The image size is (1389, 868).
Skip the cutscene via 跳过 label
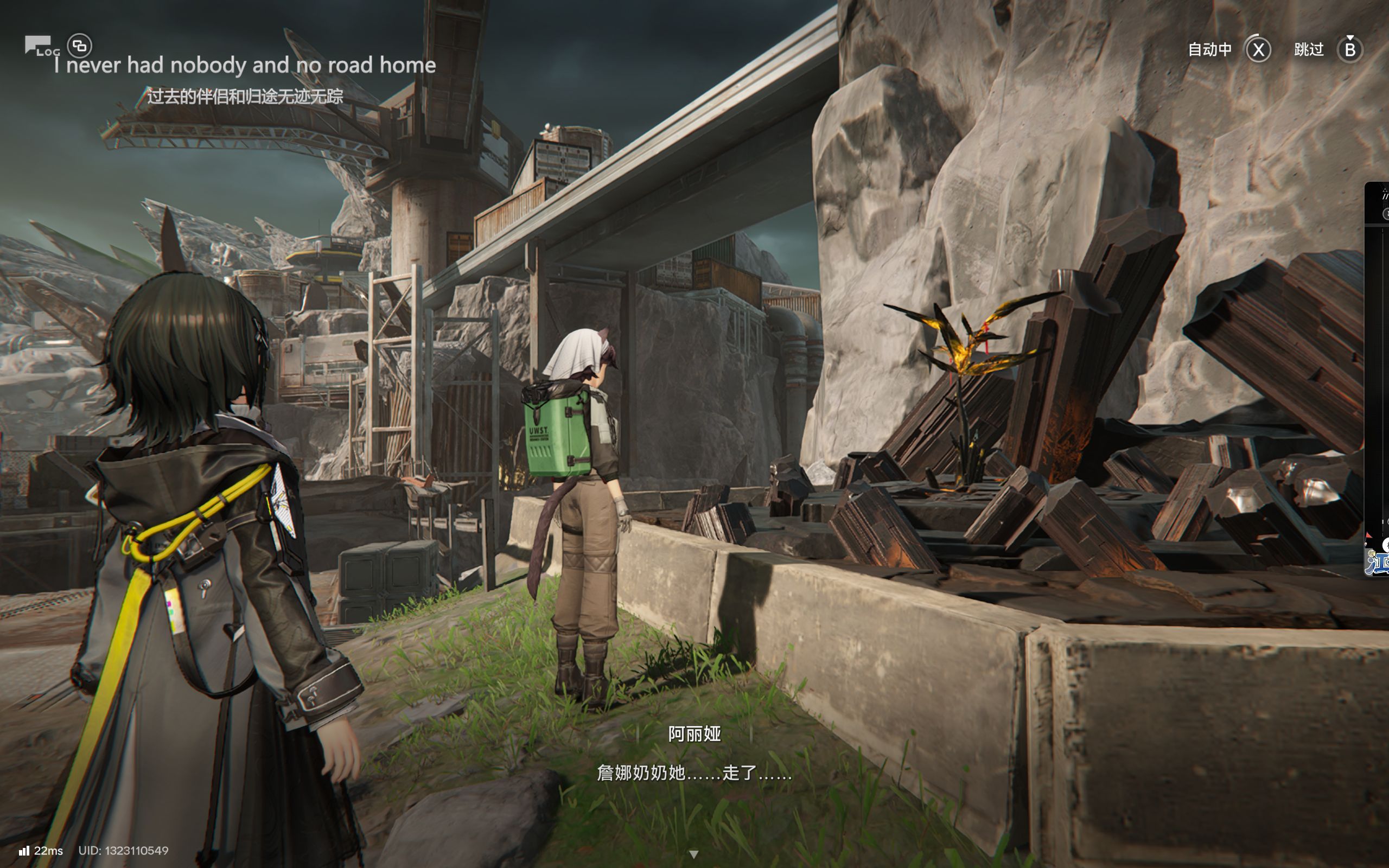click(1309, 50)
